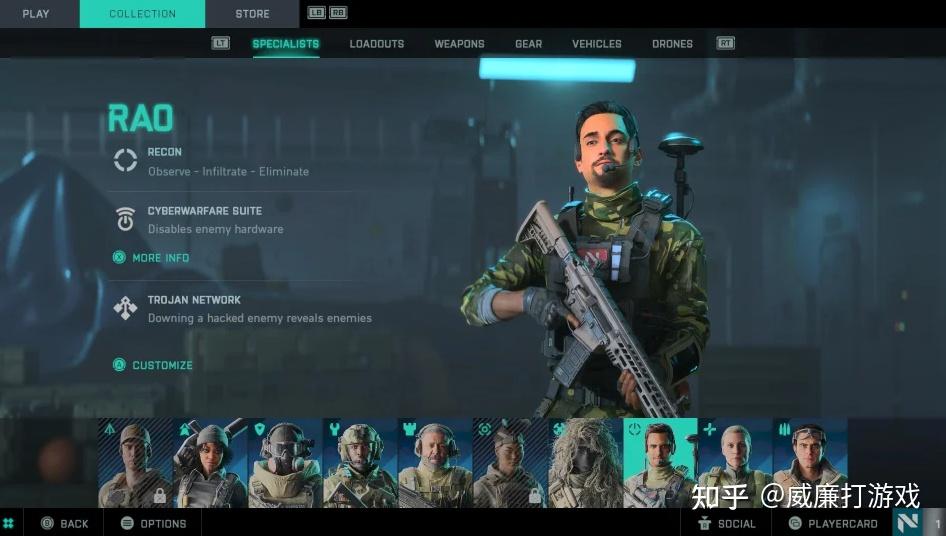Image resolution: width=946 pixels, height=536 pixels.
Task: Choose the gas mask specialist portrait
Action: click(x=285, y=463)
